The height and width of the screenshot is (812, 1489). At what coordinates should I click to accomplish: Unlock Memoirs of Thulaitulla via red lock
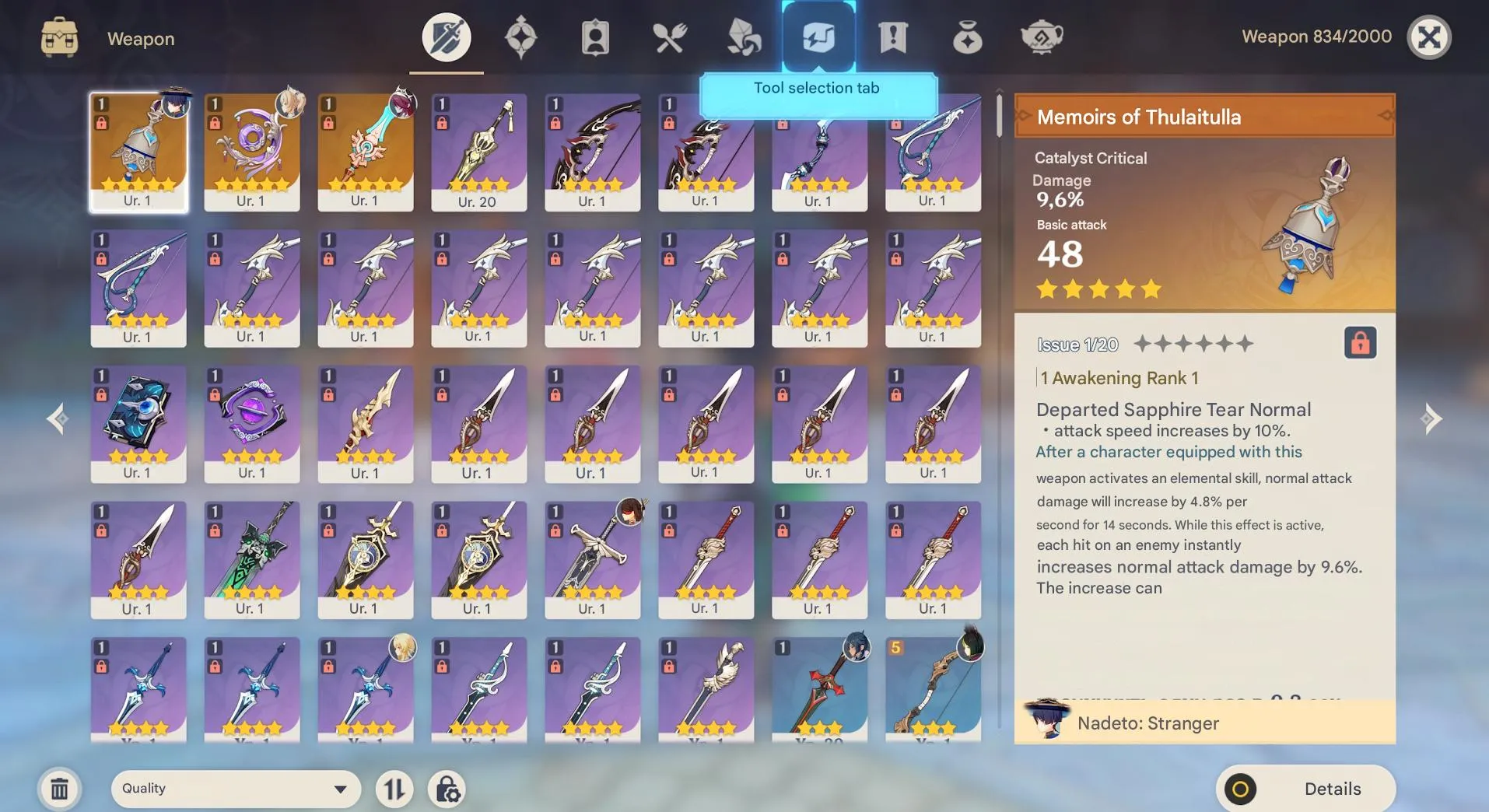pos(1358,344)
